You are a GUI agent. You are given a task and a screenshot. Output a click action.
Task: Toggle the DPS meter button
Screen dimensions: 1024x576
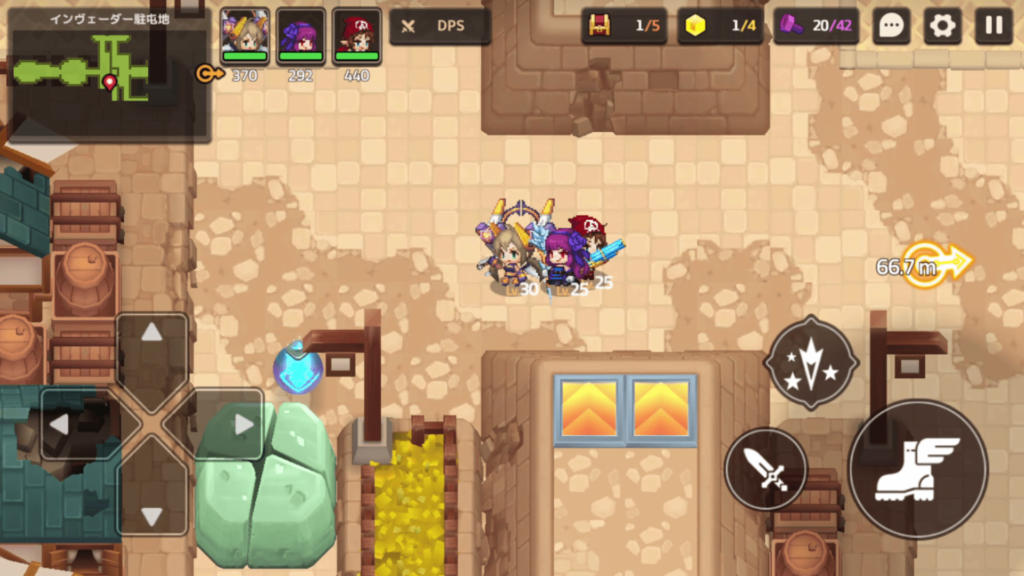coord(439,26)
